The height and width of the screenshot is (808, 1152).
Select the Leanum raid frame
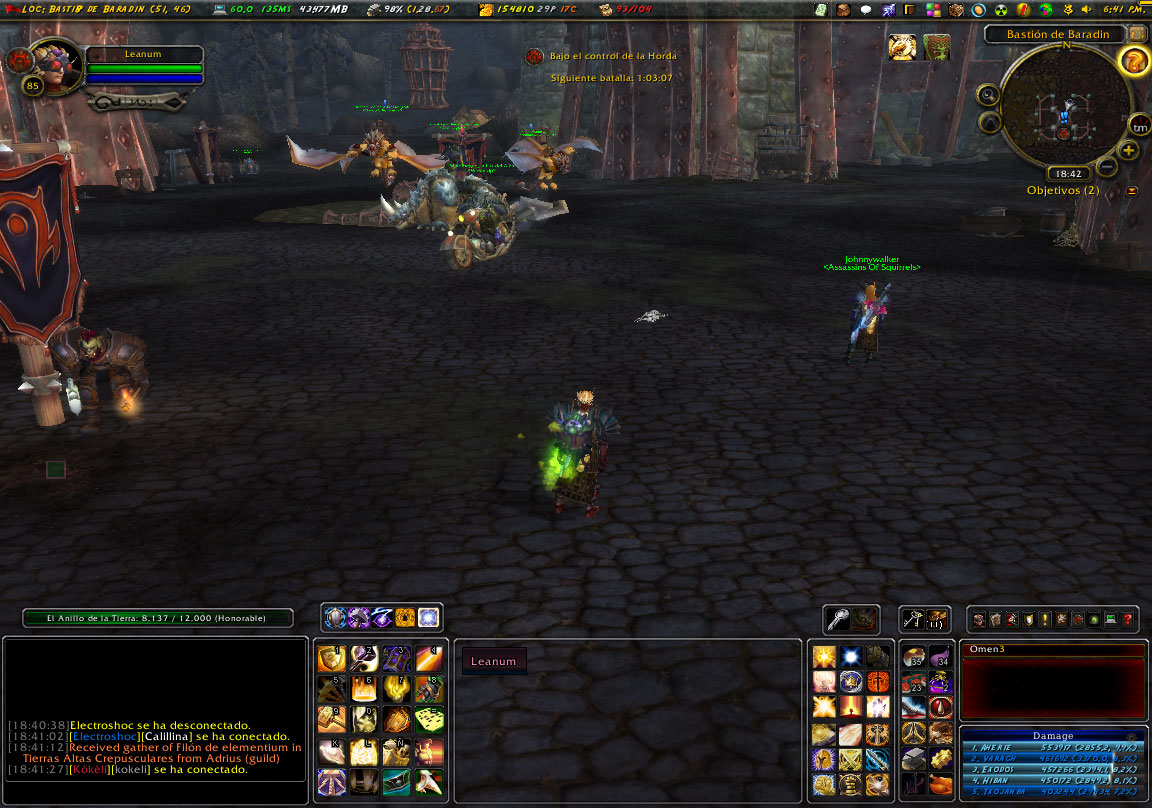pos(494,661)
